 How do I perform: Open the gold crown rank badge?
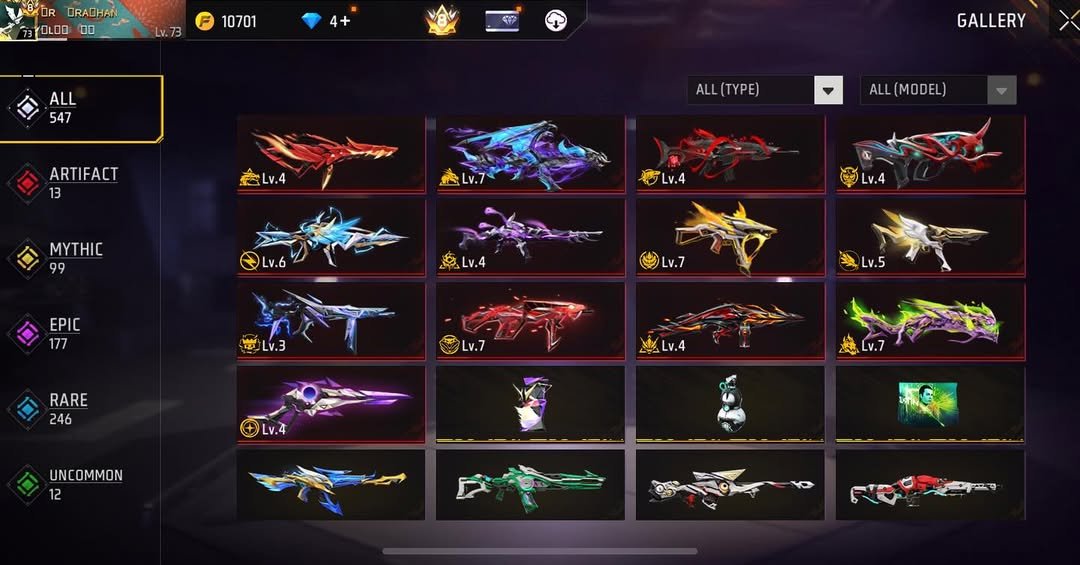tap(441, 21)
